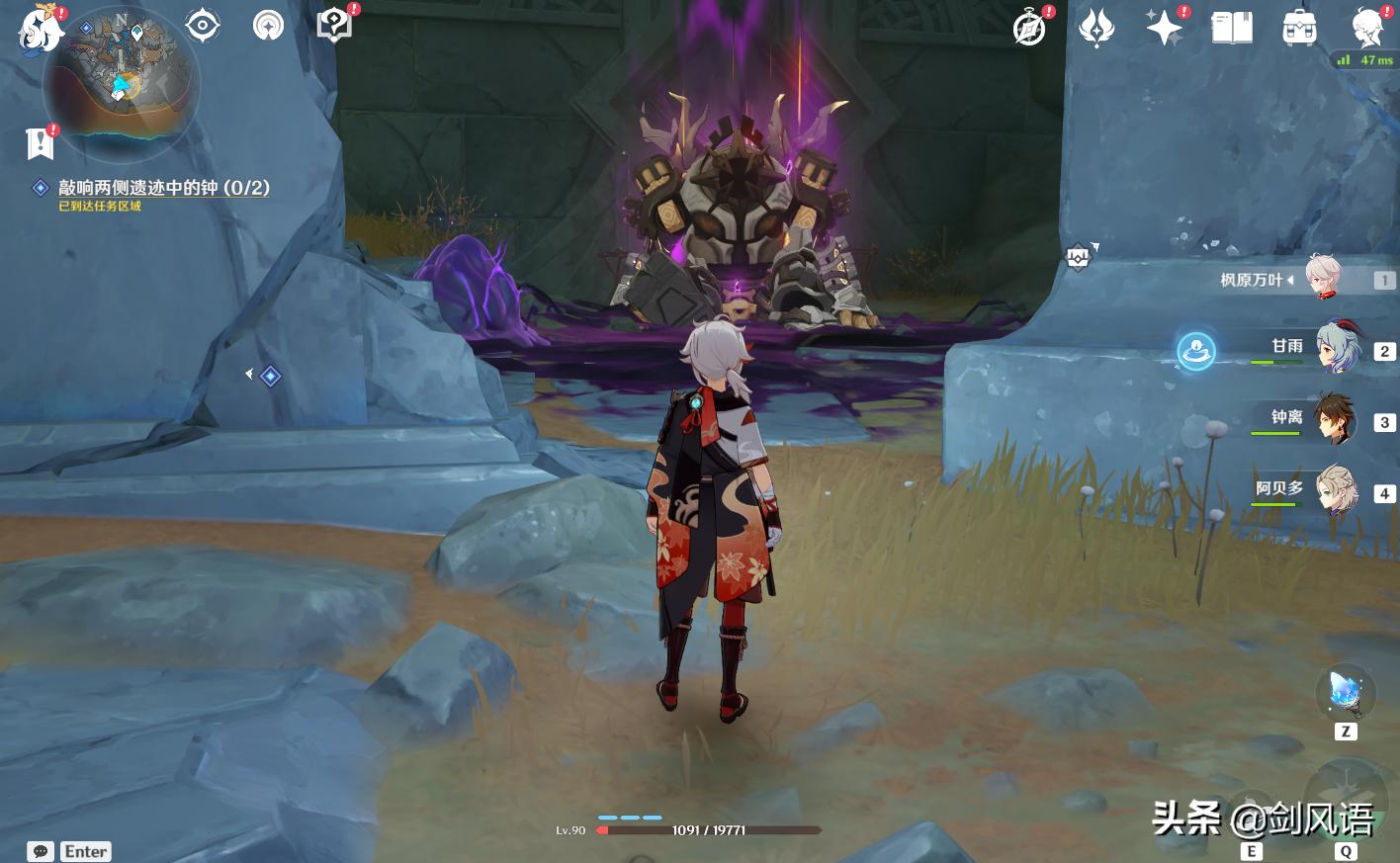Switch to party member 阿贝多
This screenshot has width=1400, height=863.
tap(1337, 492)
